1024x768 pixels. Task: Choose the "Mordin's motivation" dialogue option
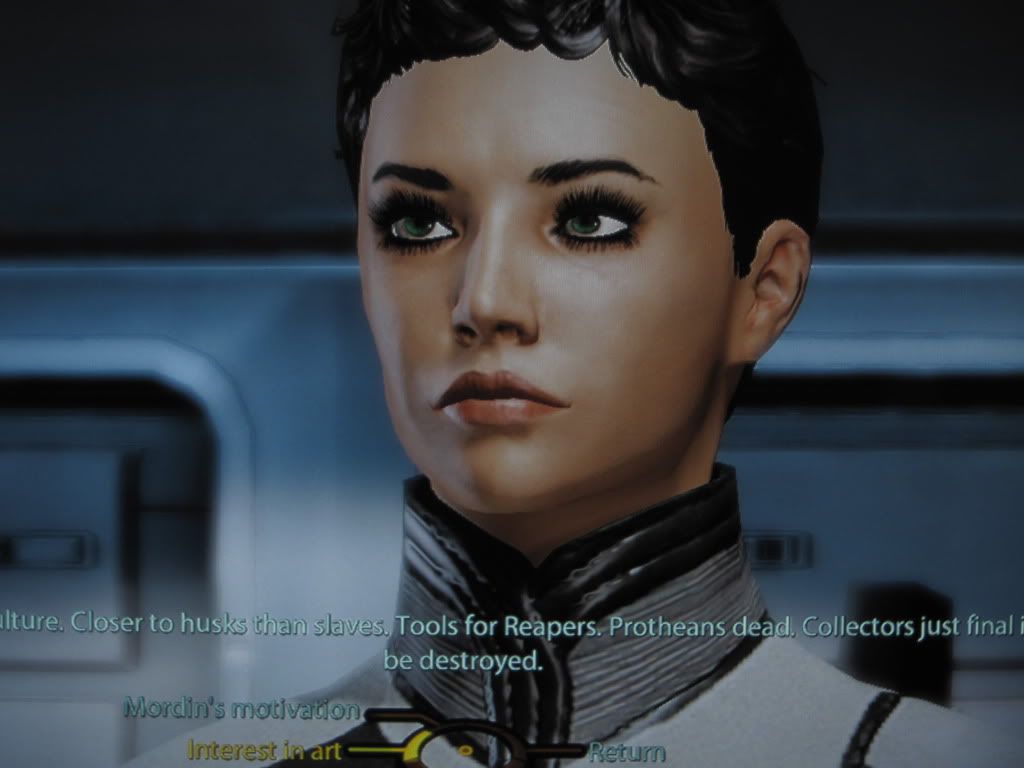point(241,709)
